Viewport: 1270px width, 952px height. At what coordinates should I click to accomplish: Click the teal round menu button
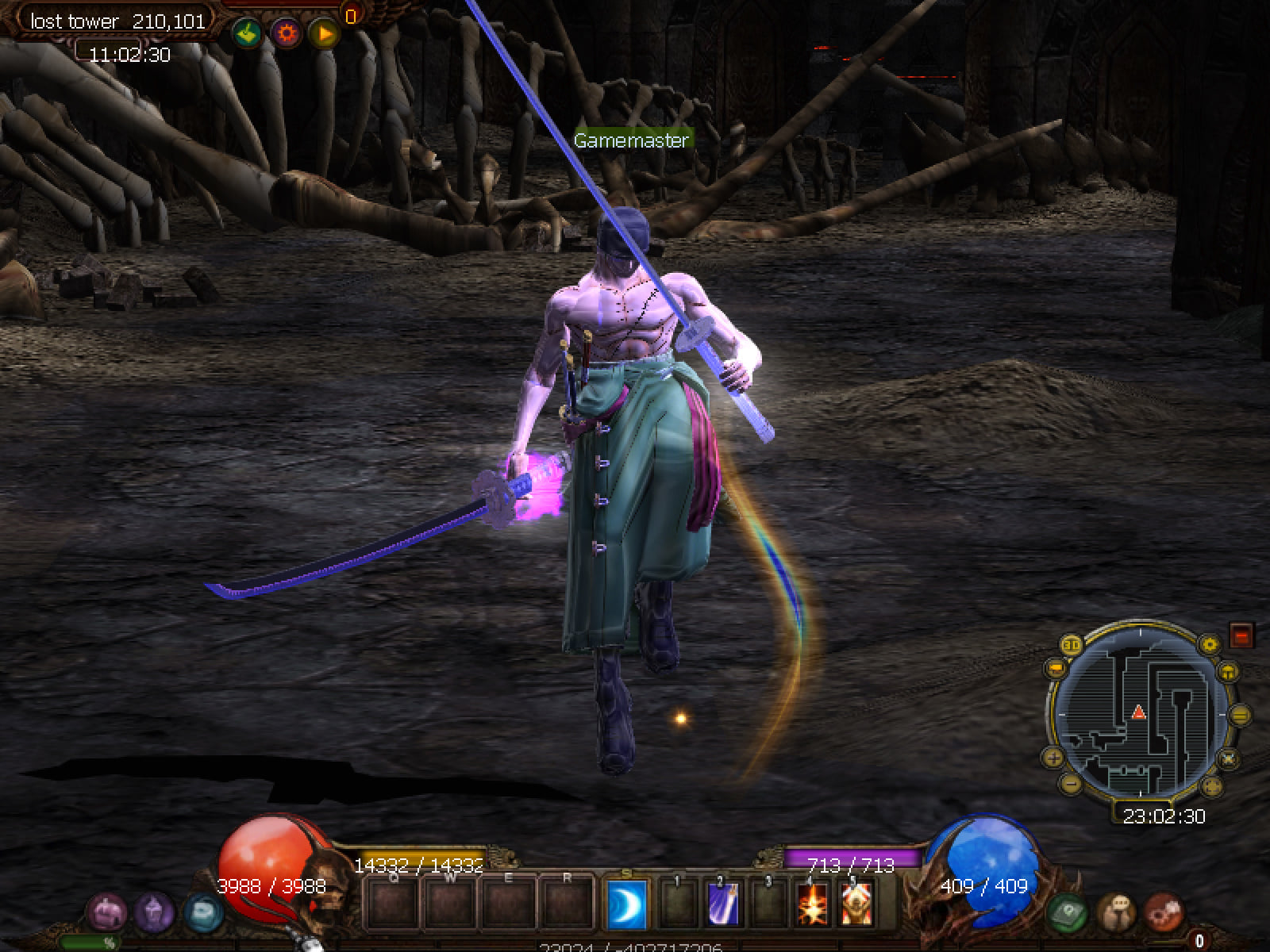coord(202,912)
